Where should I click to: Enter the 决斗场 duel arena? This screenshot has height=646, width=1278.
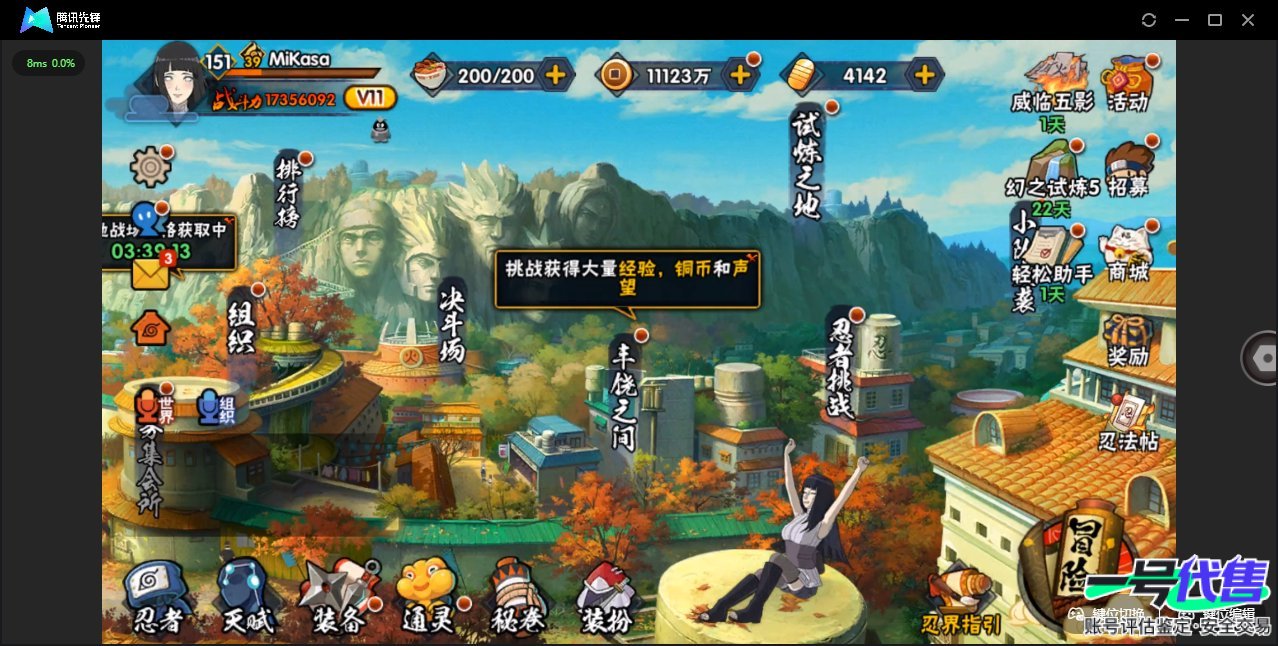(x=452, y=322)
